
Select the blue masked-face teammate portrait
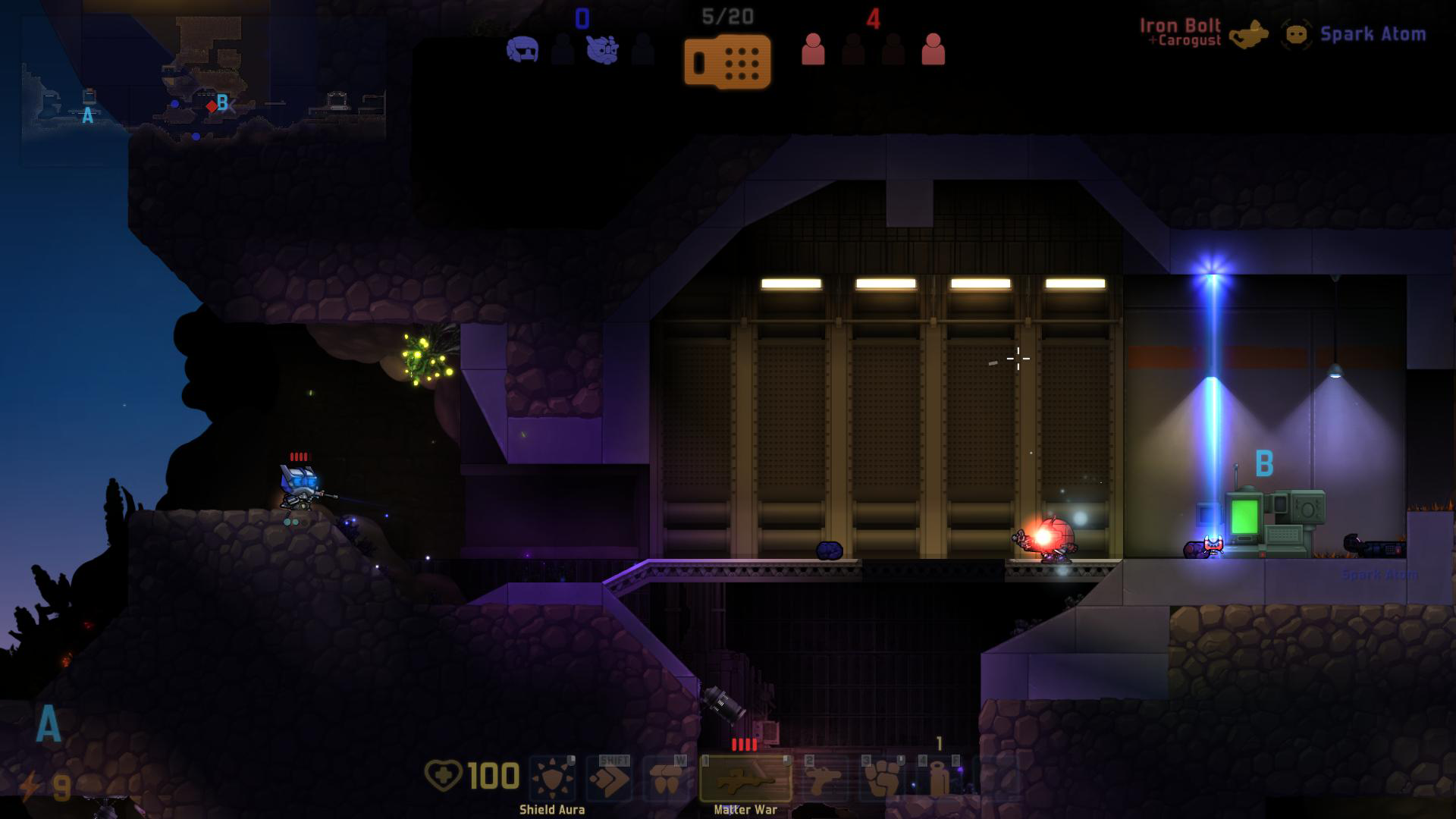(x=522, y=50)
